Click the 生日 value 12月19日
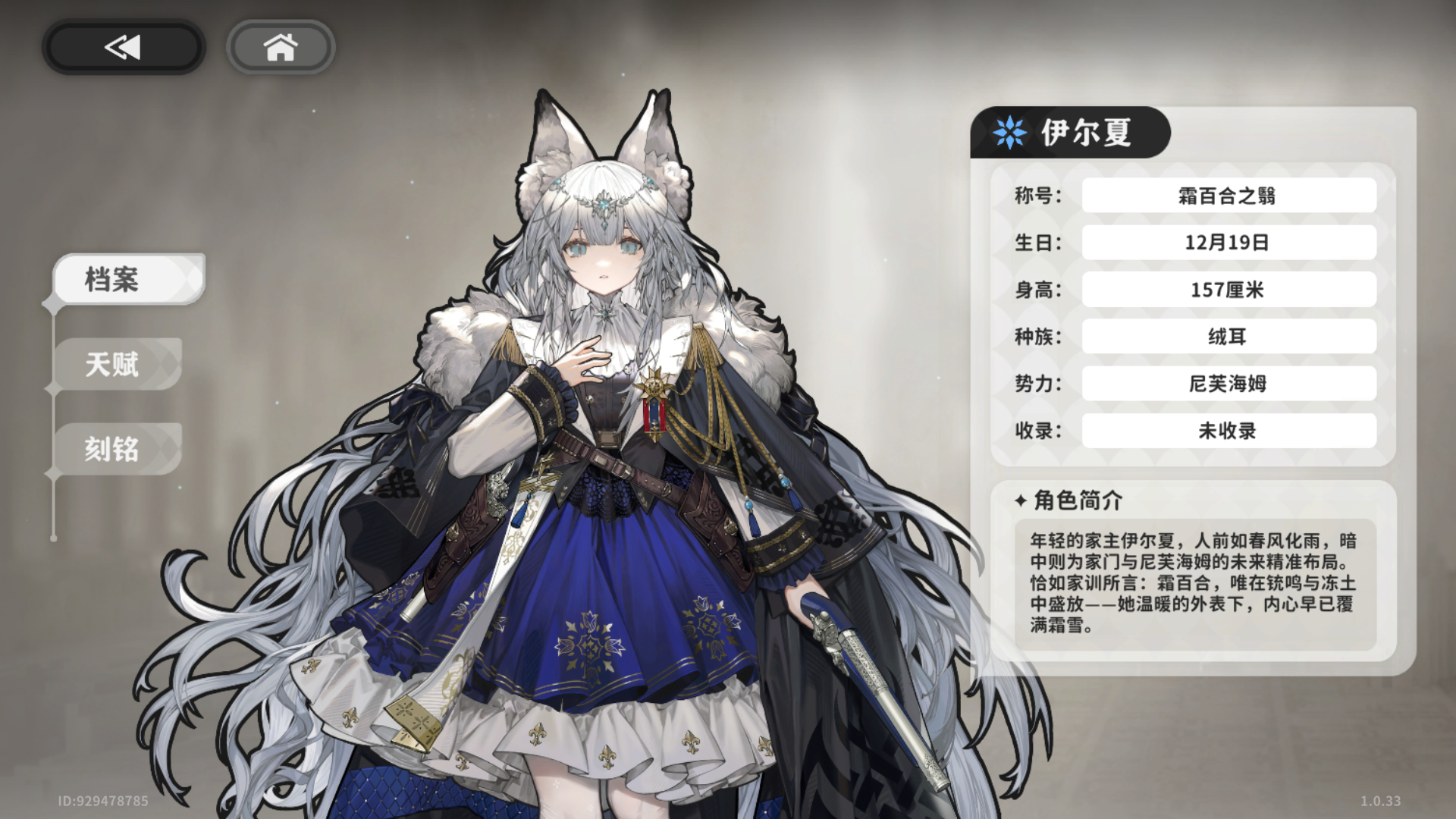 click(1227, 242)
